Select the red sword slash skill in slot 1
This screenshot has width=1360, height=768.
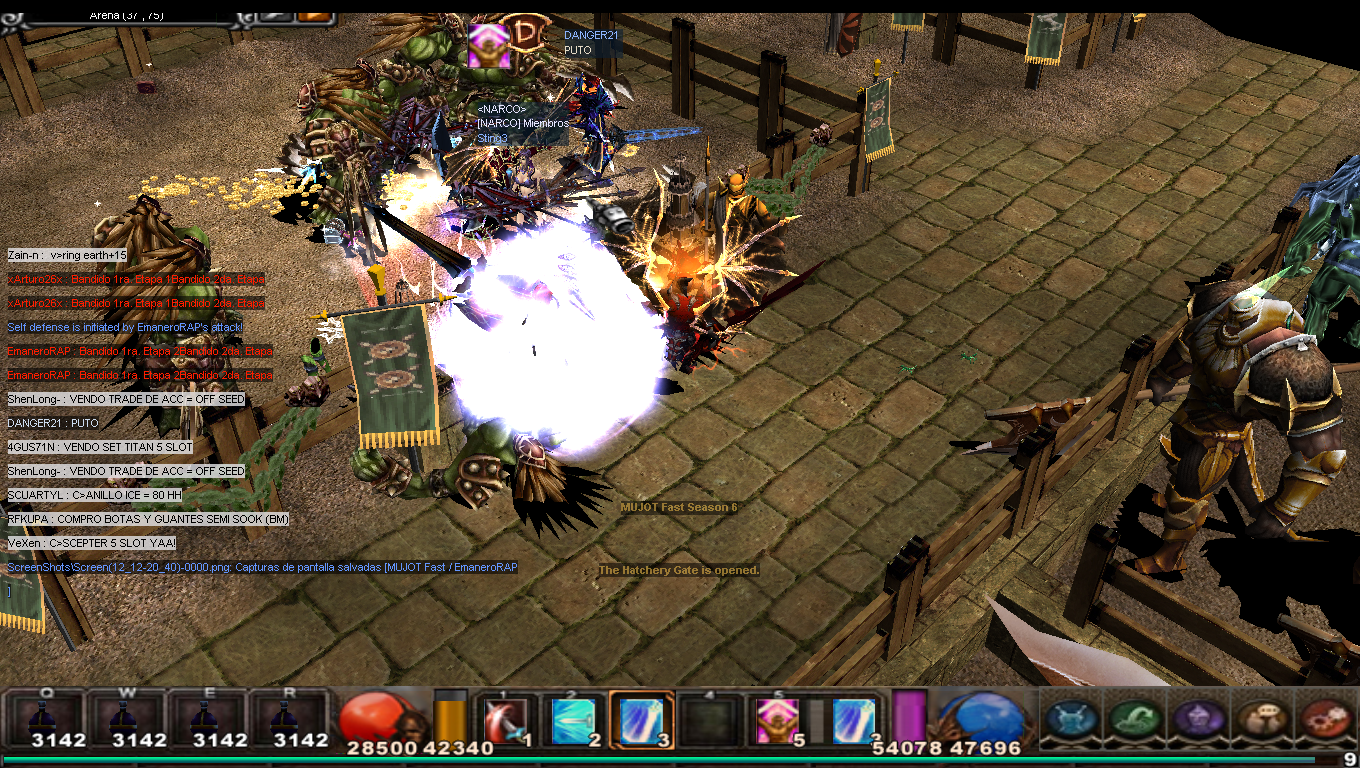505,720
